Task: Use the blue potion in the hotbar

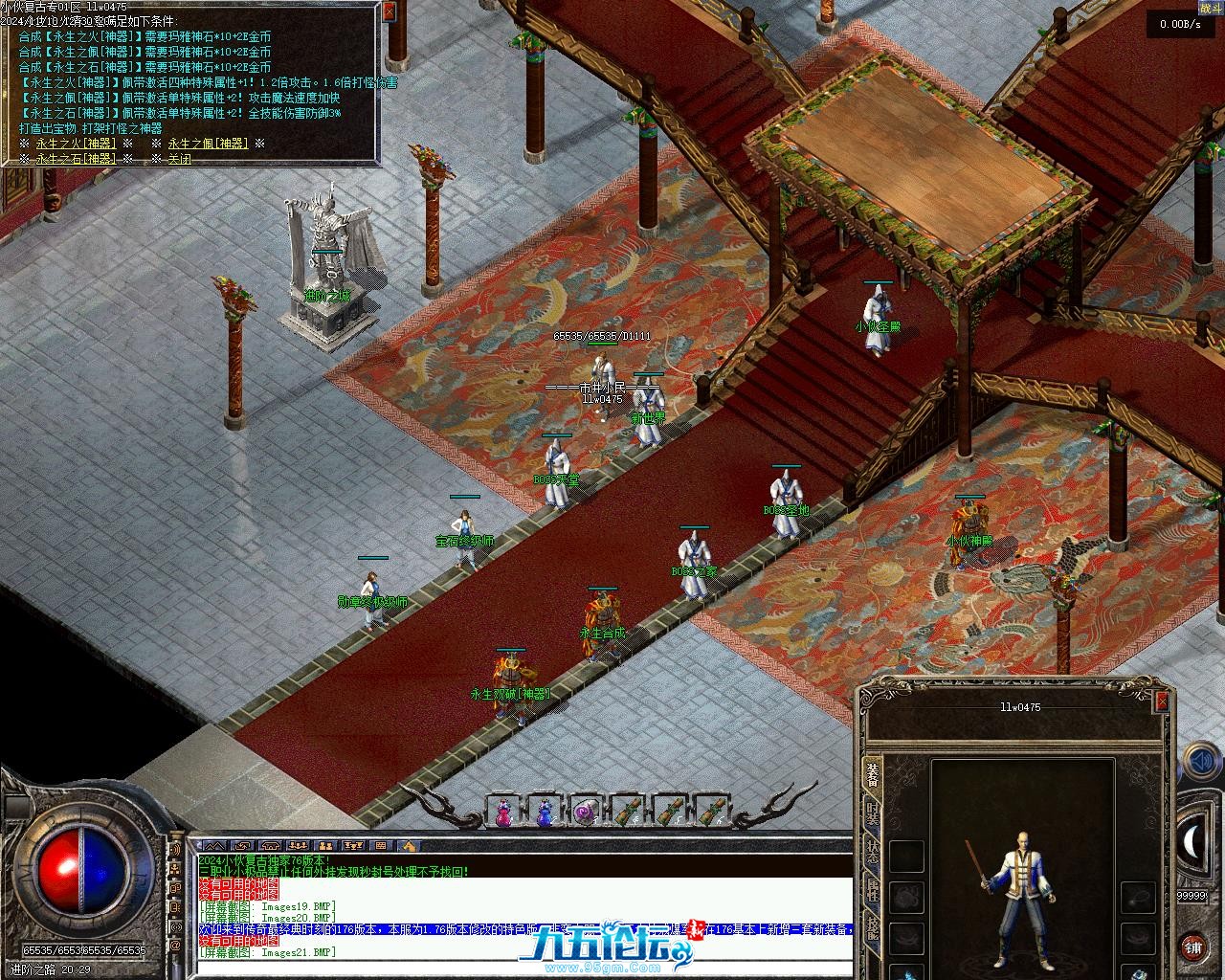Action: click(545, 813)
